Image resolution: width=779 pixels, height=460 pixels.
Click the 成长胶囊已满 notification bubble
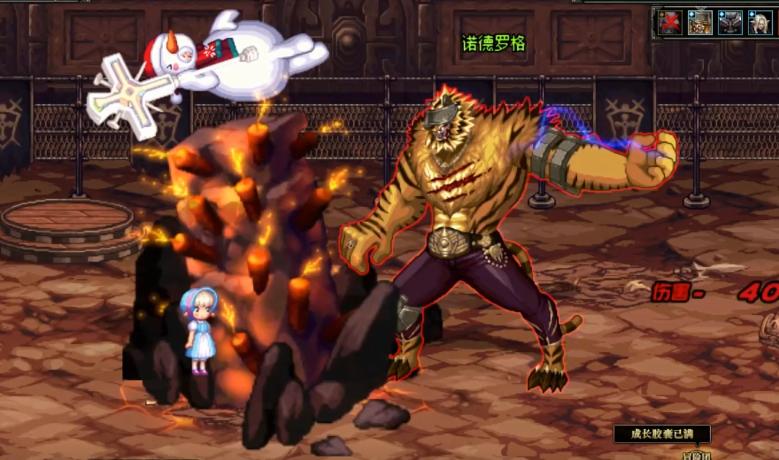tap(662, 434)
